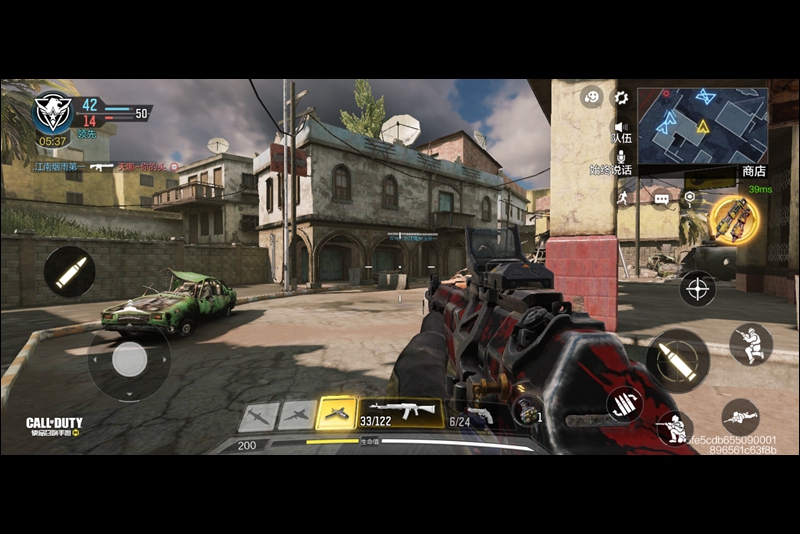Fire using the left bullet button

tap(69, 271)
